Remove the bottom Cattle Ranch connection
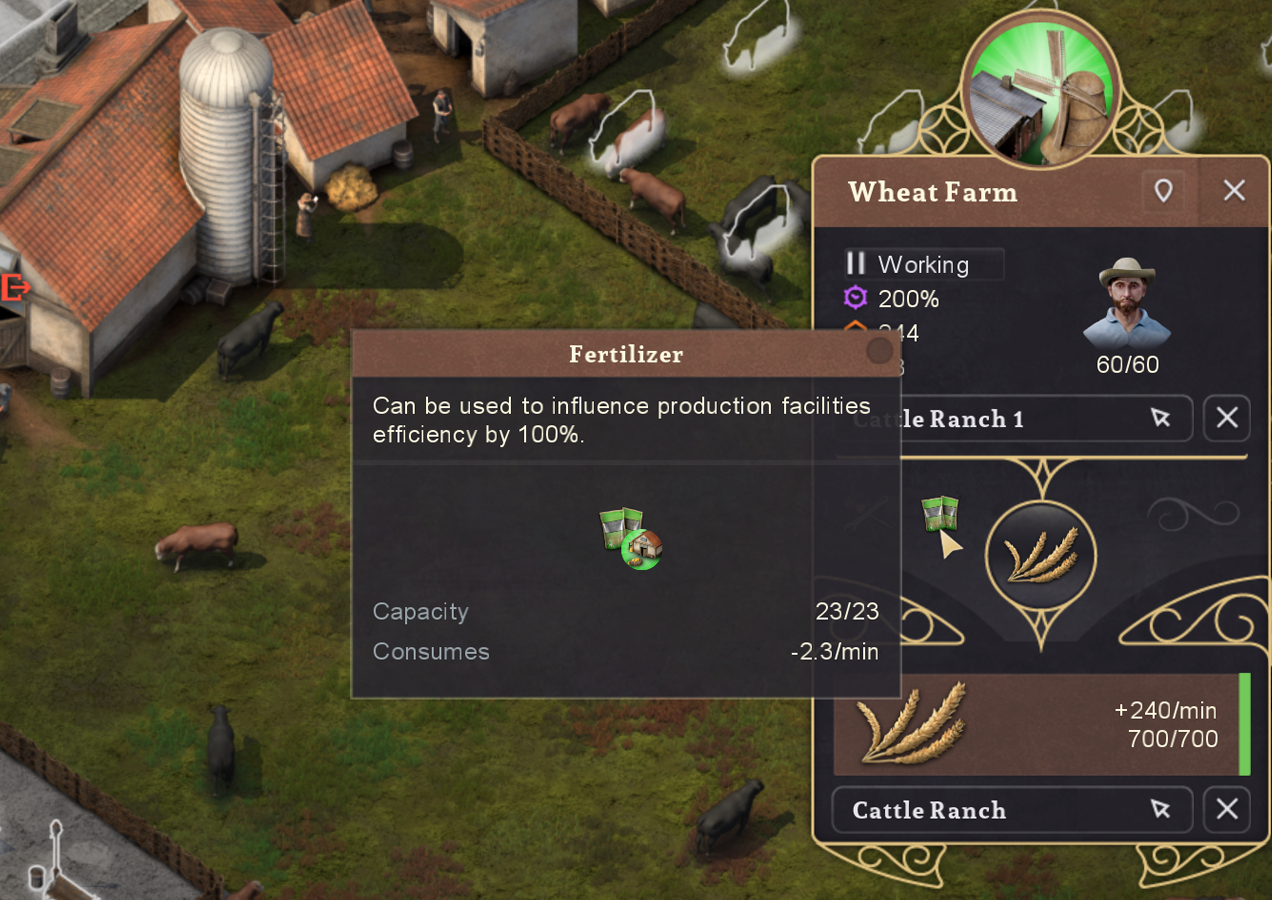The image size is (1272, 900). pos(1227,810)
